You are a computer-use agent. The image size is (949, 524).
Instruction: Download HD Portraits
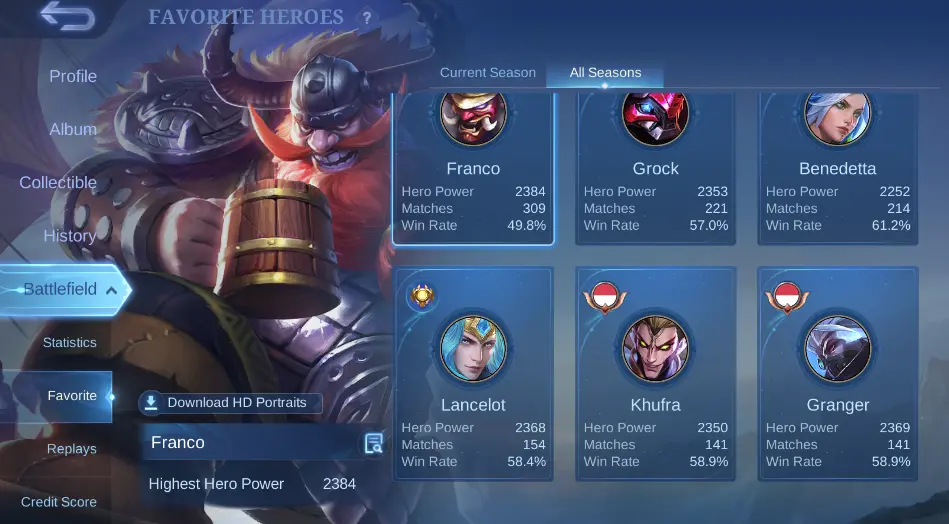[x=231, y=403]
